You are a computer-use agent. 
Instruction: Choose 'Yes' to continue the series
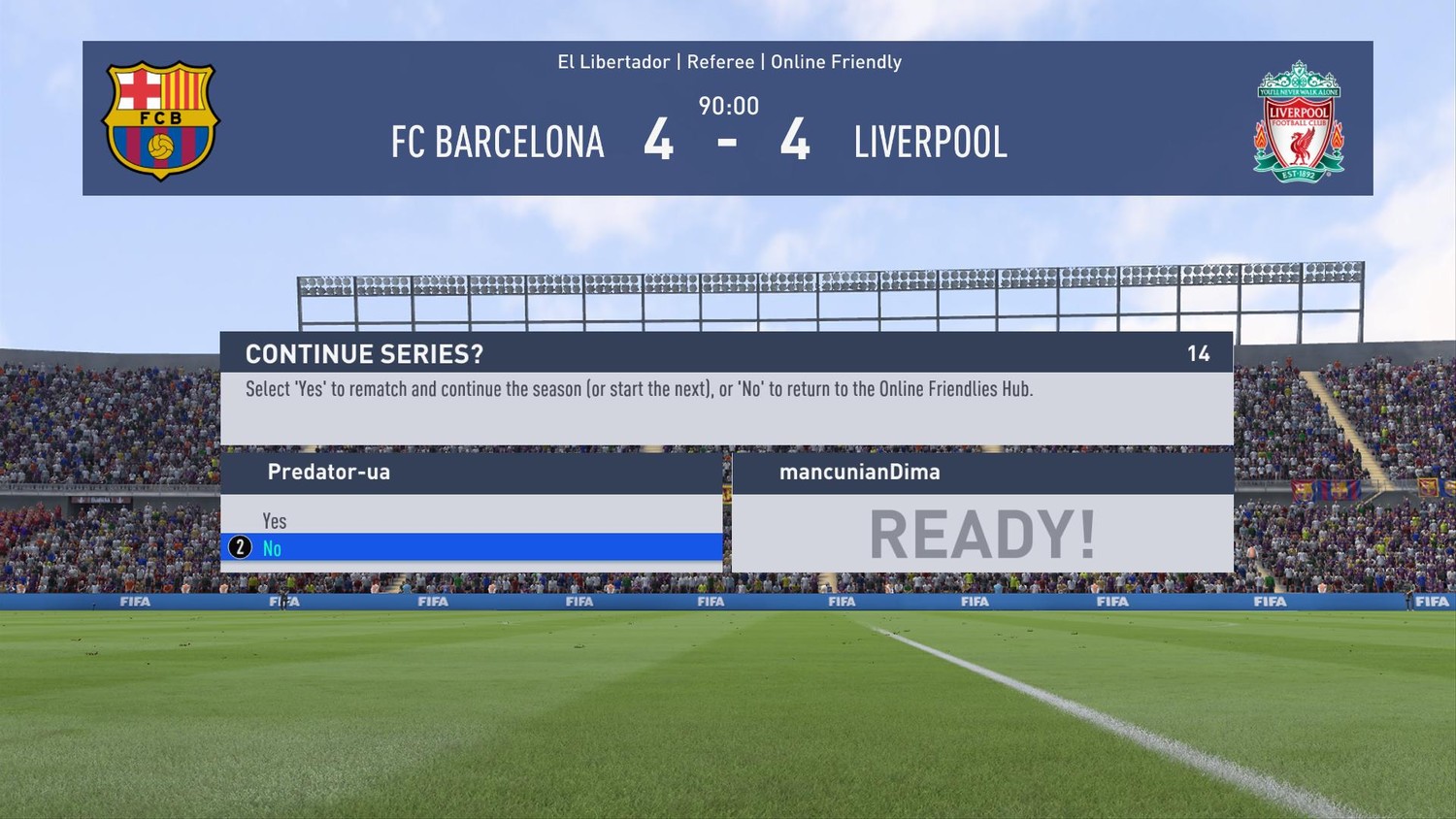(275, 521)
